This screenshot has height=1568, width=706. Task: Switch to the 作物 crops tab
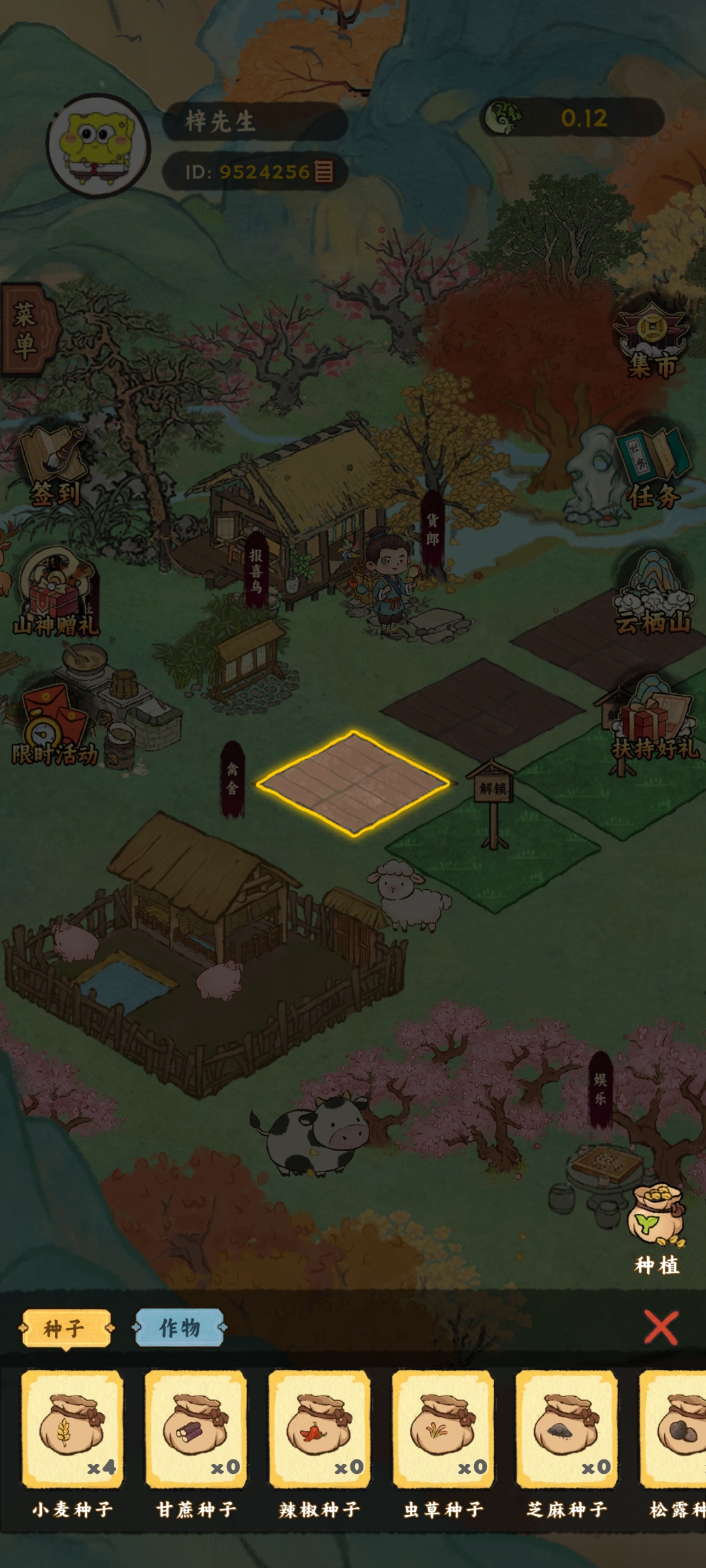tap(179, 1328)
